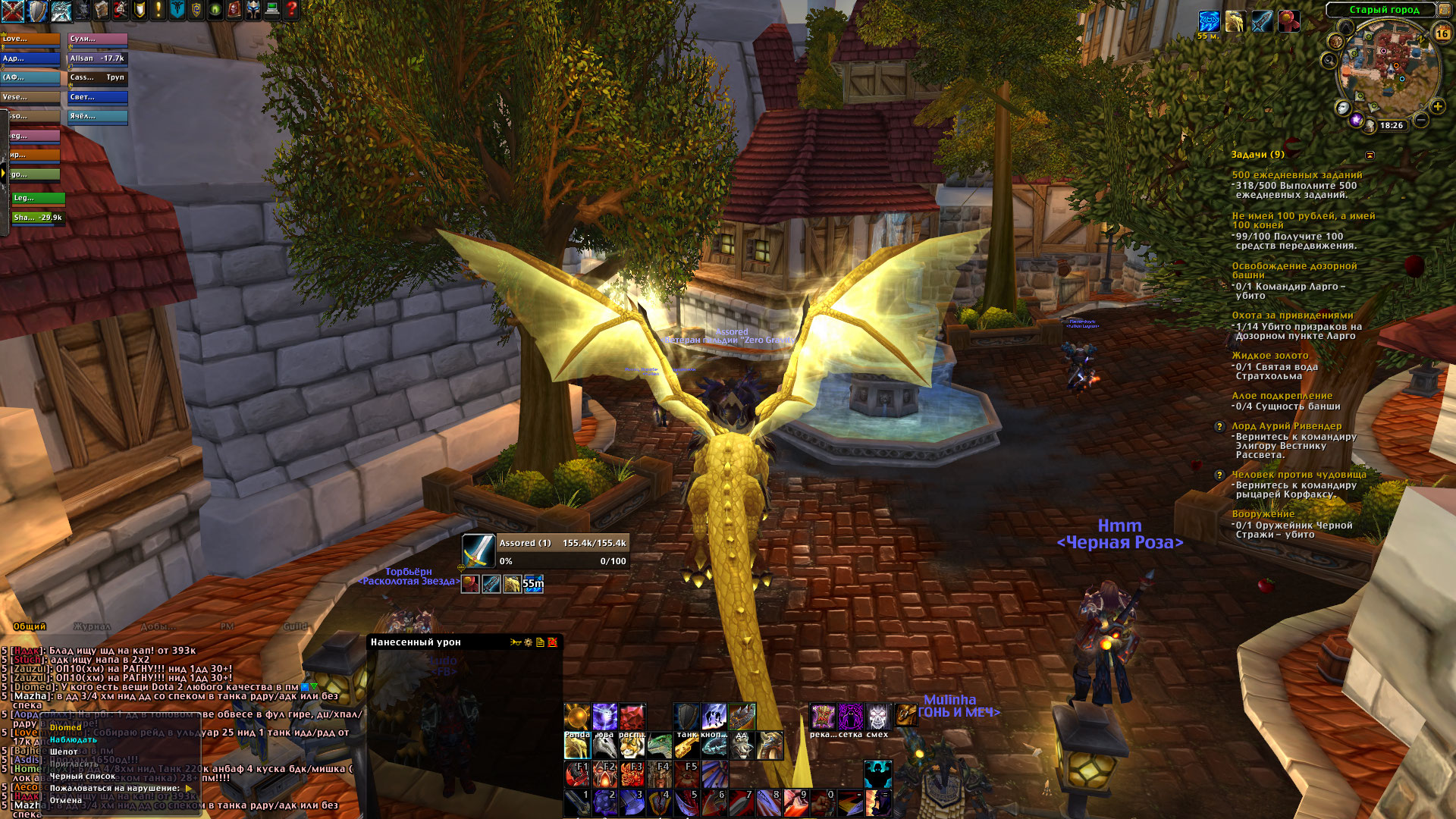Select the Allsan raid frame

(97, 58)
